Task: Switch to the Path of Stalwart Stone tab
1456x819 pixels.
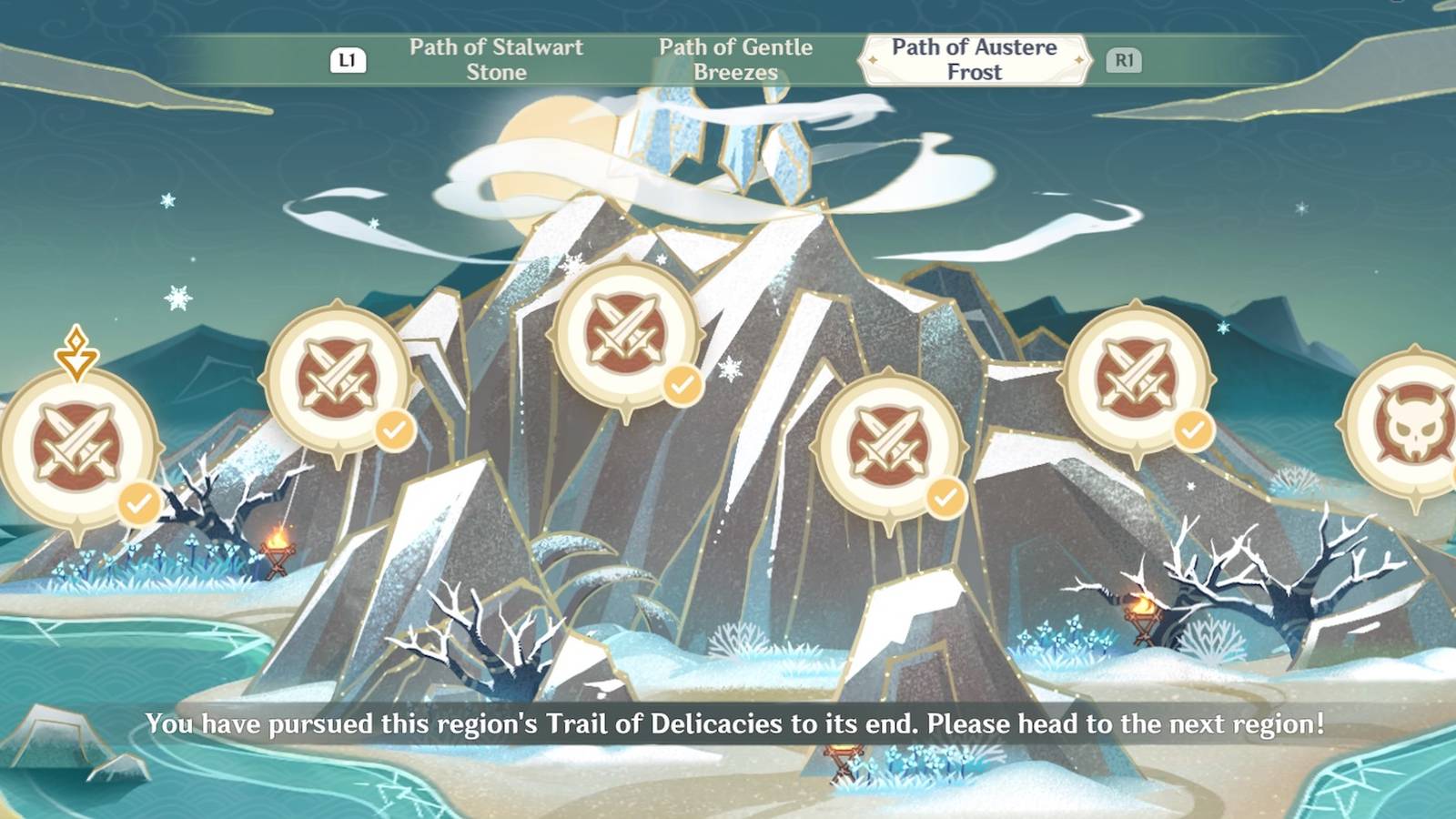Action: 496,59
